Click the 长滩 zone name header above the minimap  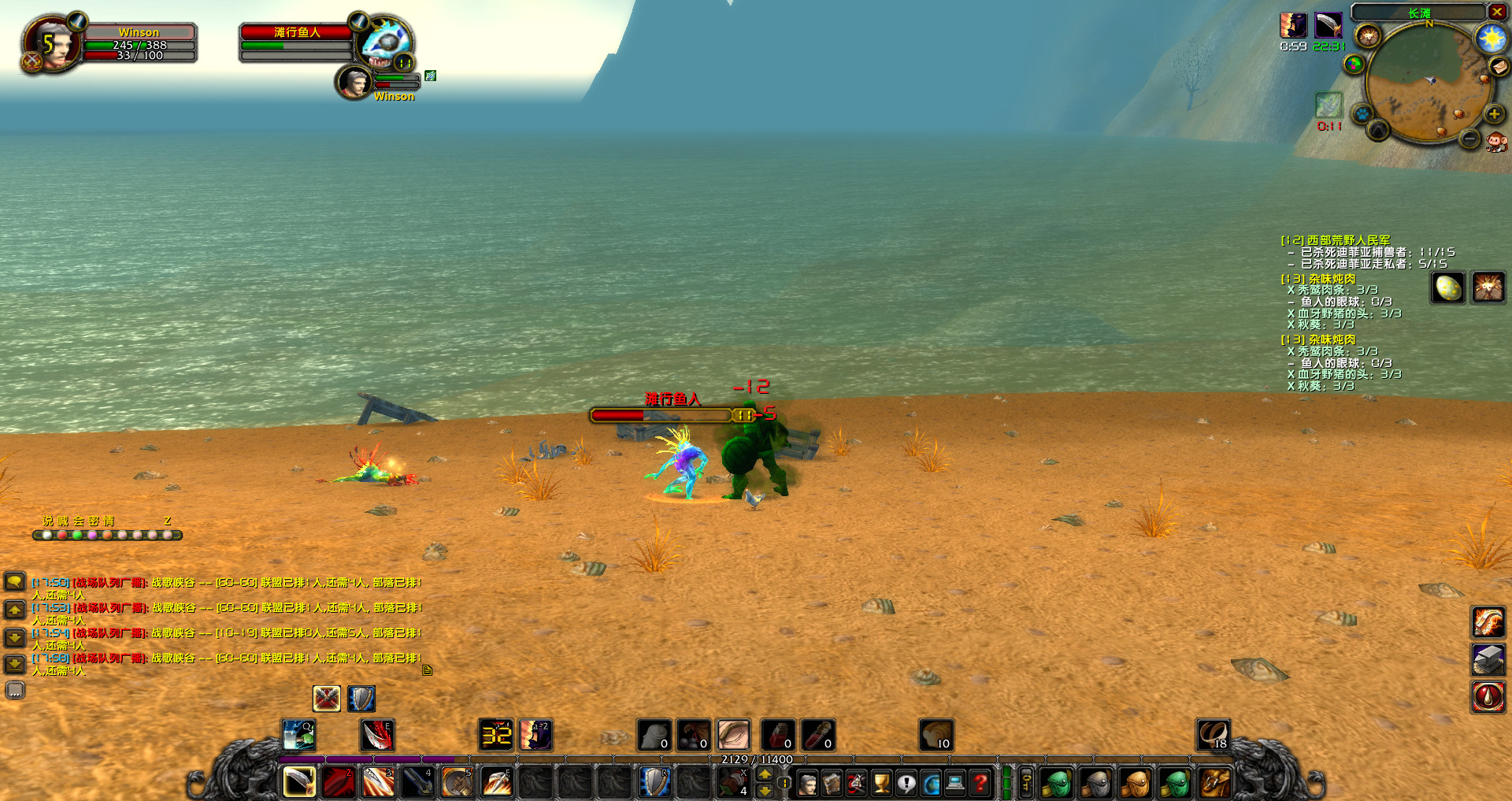(1421, 13)
